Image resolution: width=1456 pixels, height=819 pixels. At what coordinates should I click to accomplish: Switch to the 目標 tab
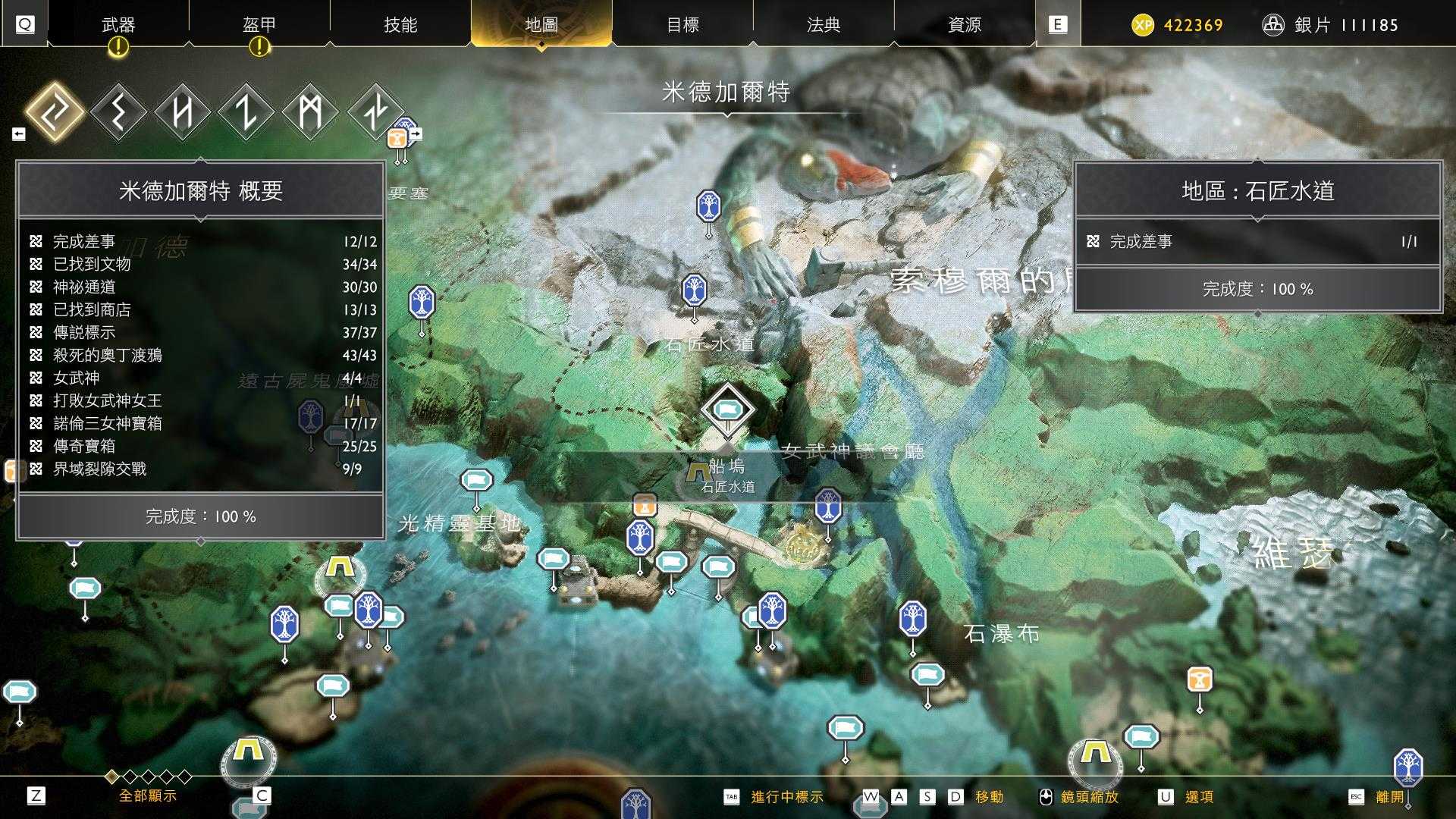683,24
